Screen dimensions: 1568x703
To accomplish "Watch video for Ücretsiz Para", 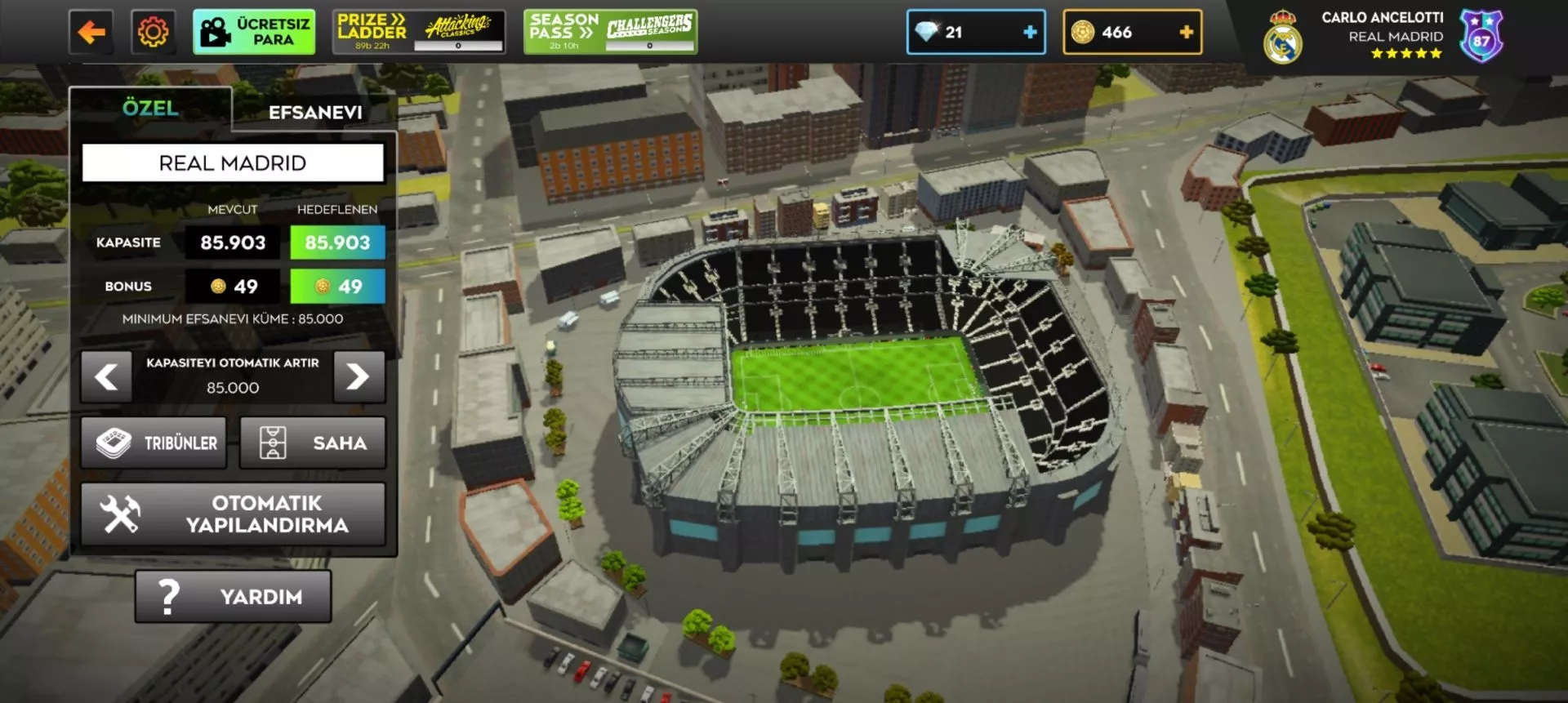I will (254, 33).
